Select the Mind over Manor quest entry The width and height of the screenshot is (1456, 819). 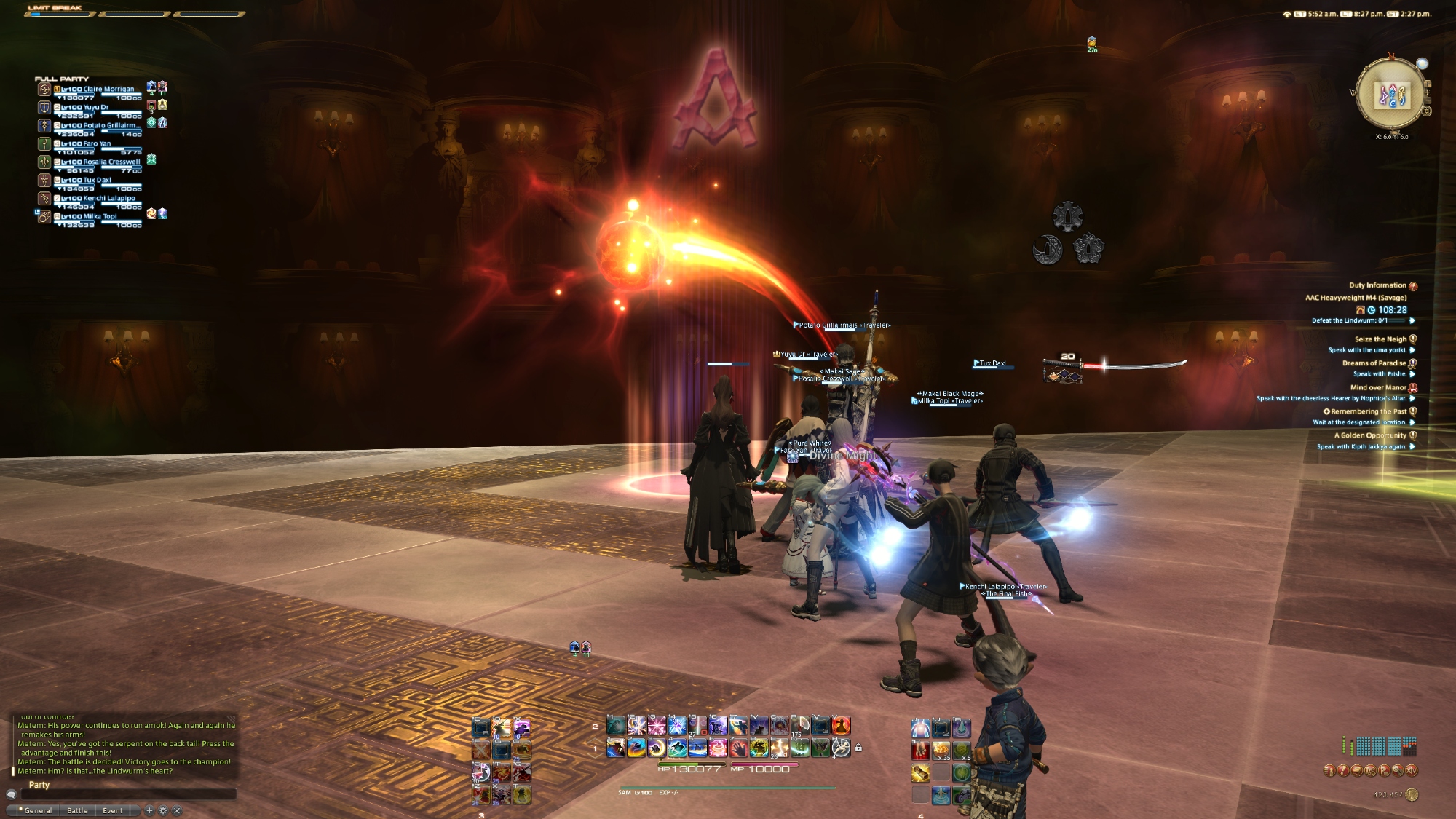pos(1378,388)
